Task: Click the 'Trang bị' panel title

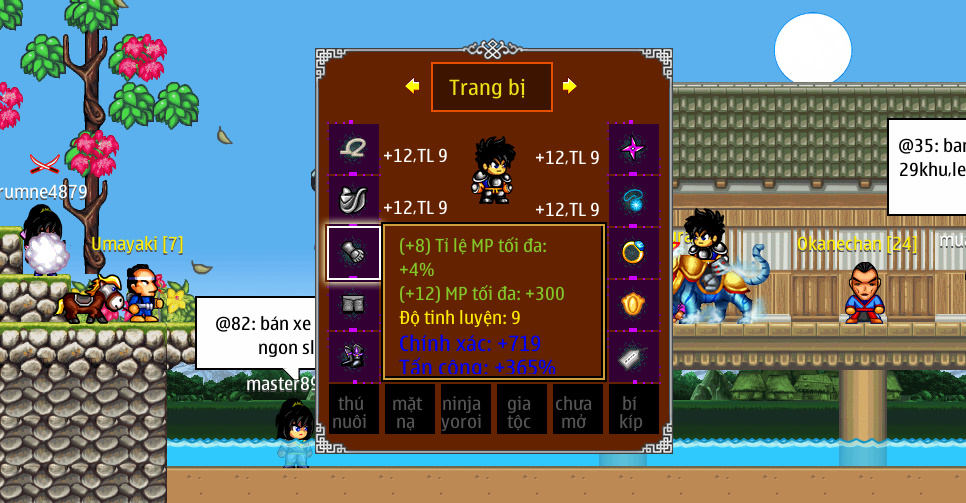Action: coord(491,87)
